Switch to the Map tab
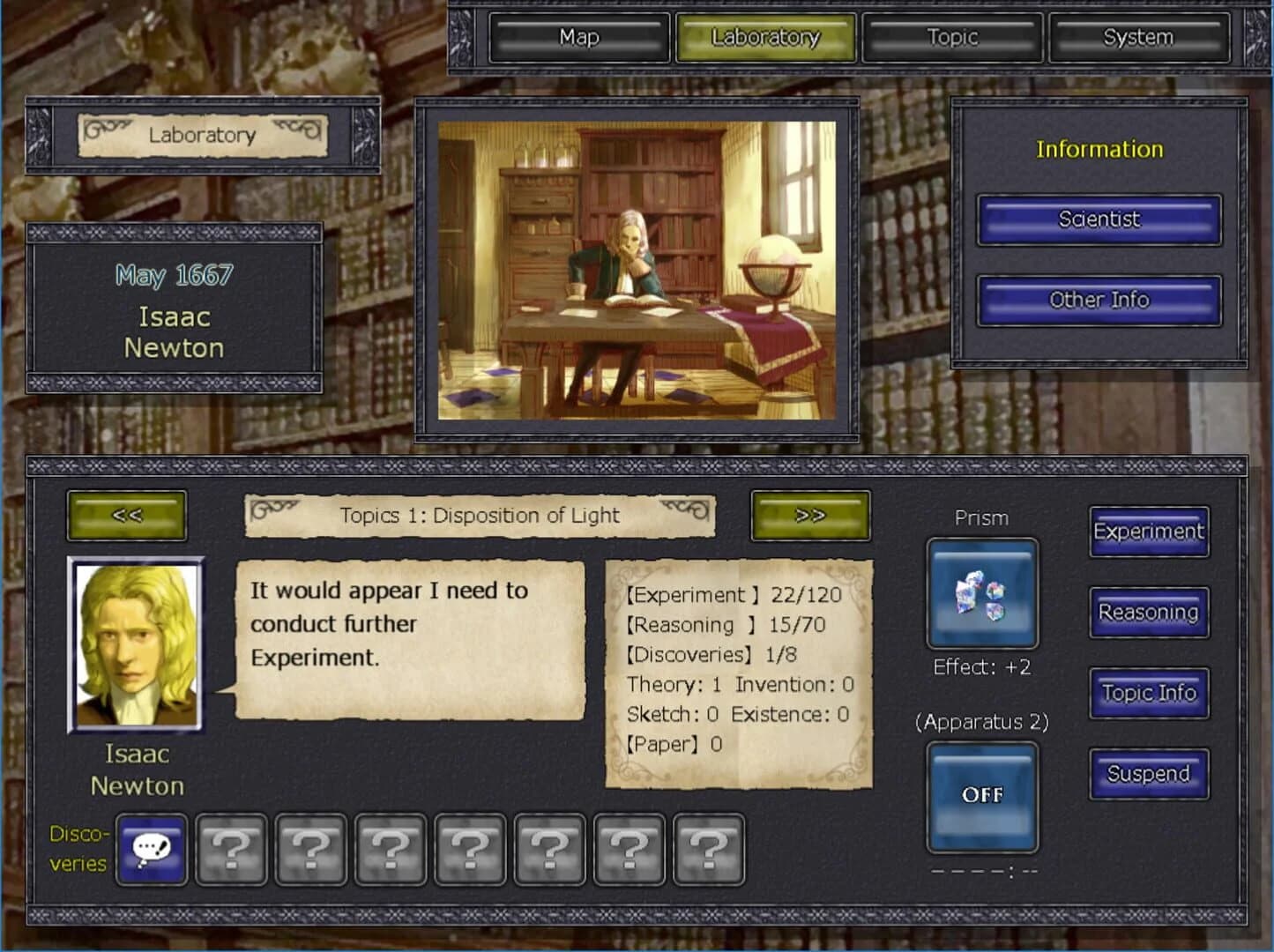The height and width of the screenshot is (952, 1274). click(577, 38)
